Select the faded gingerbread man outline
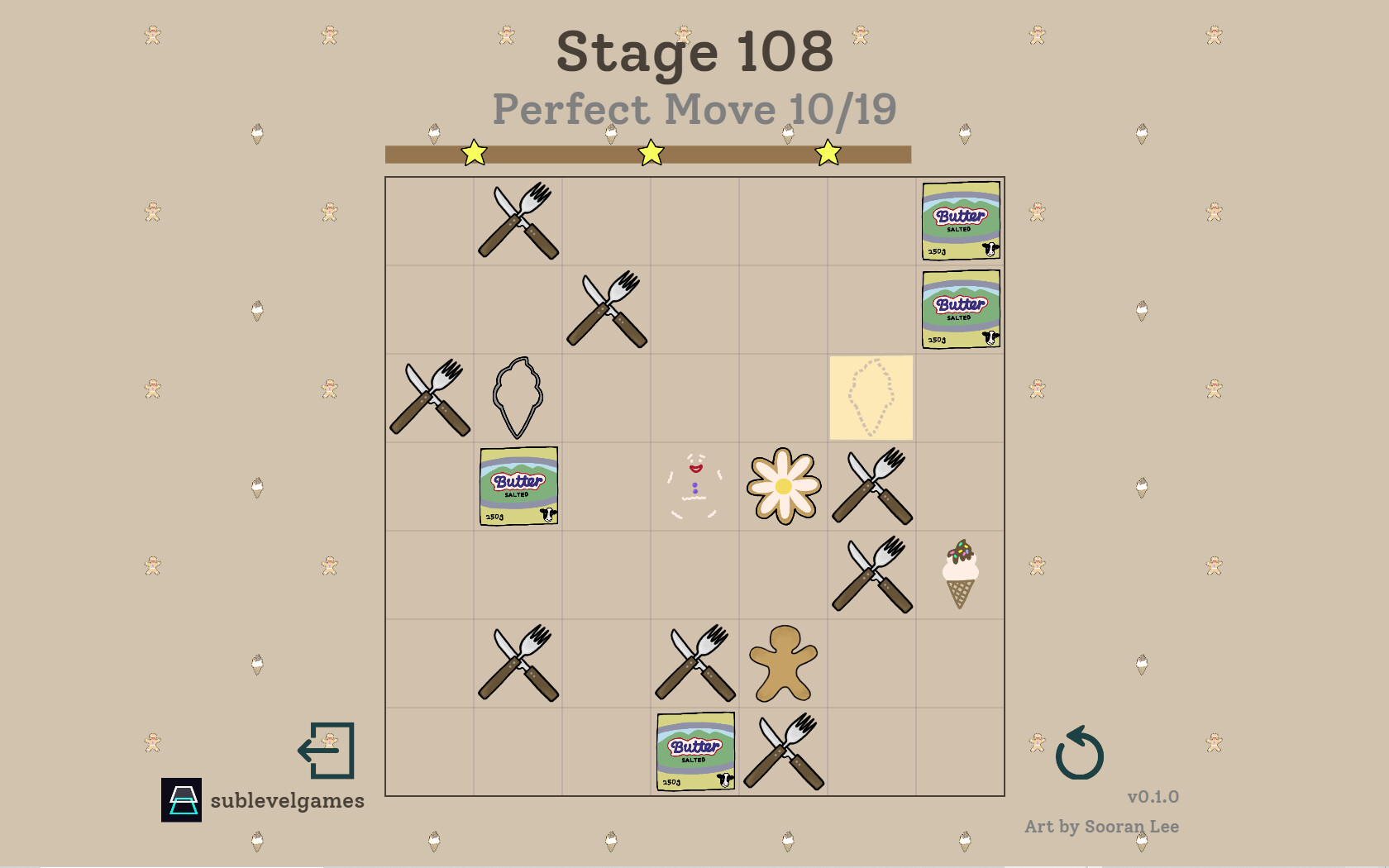The width and height of the screenshot is (1389, 868). [x=693, y=487]
